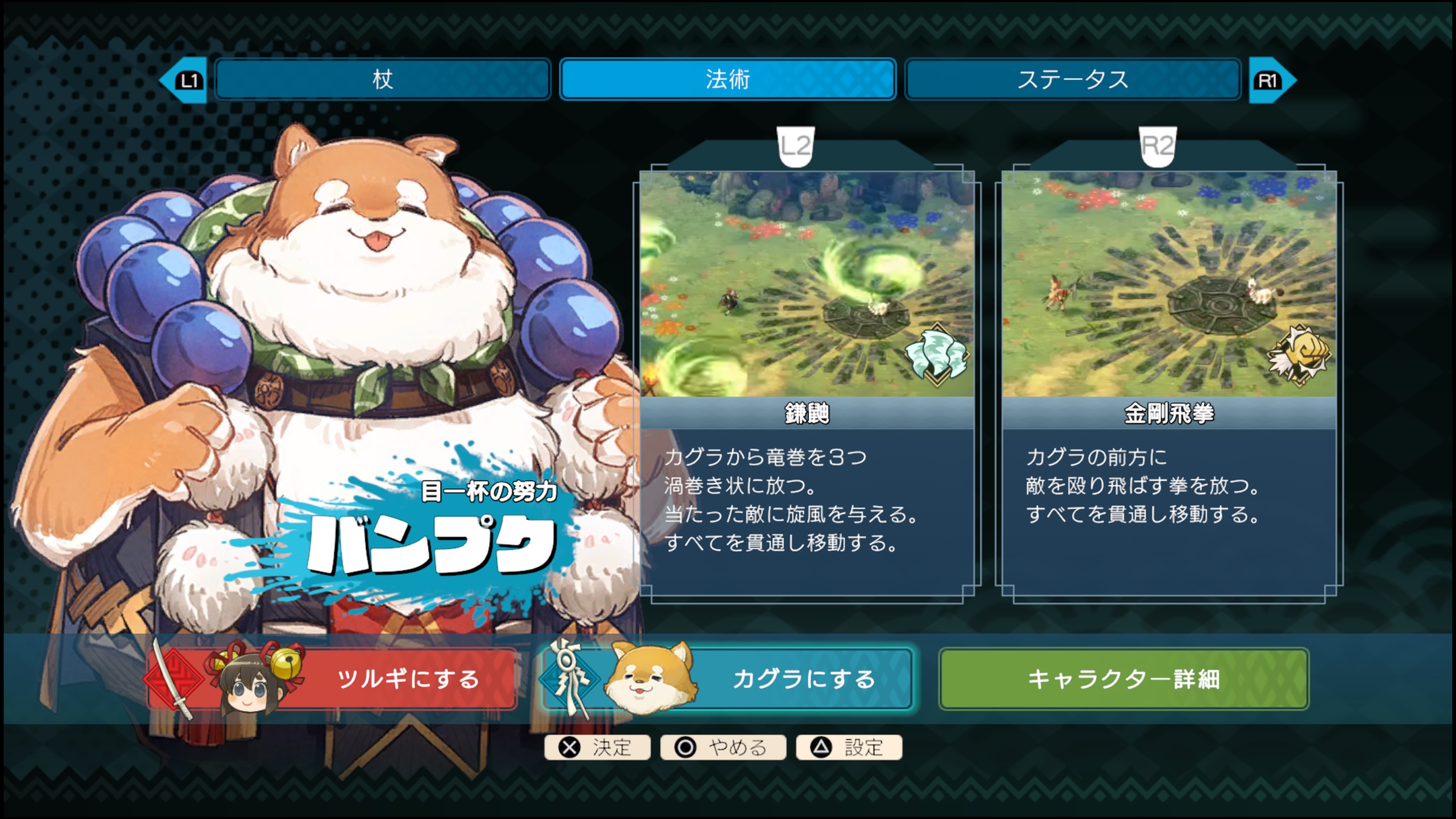Viewport: 1456px width, 819px height.
Task: Select the 法術 tab
Action: coord(728,79)
